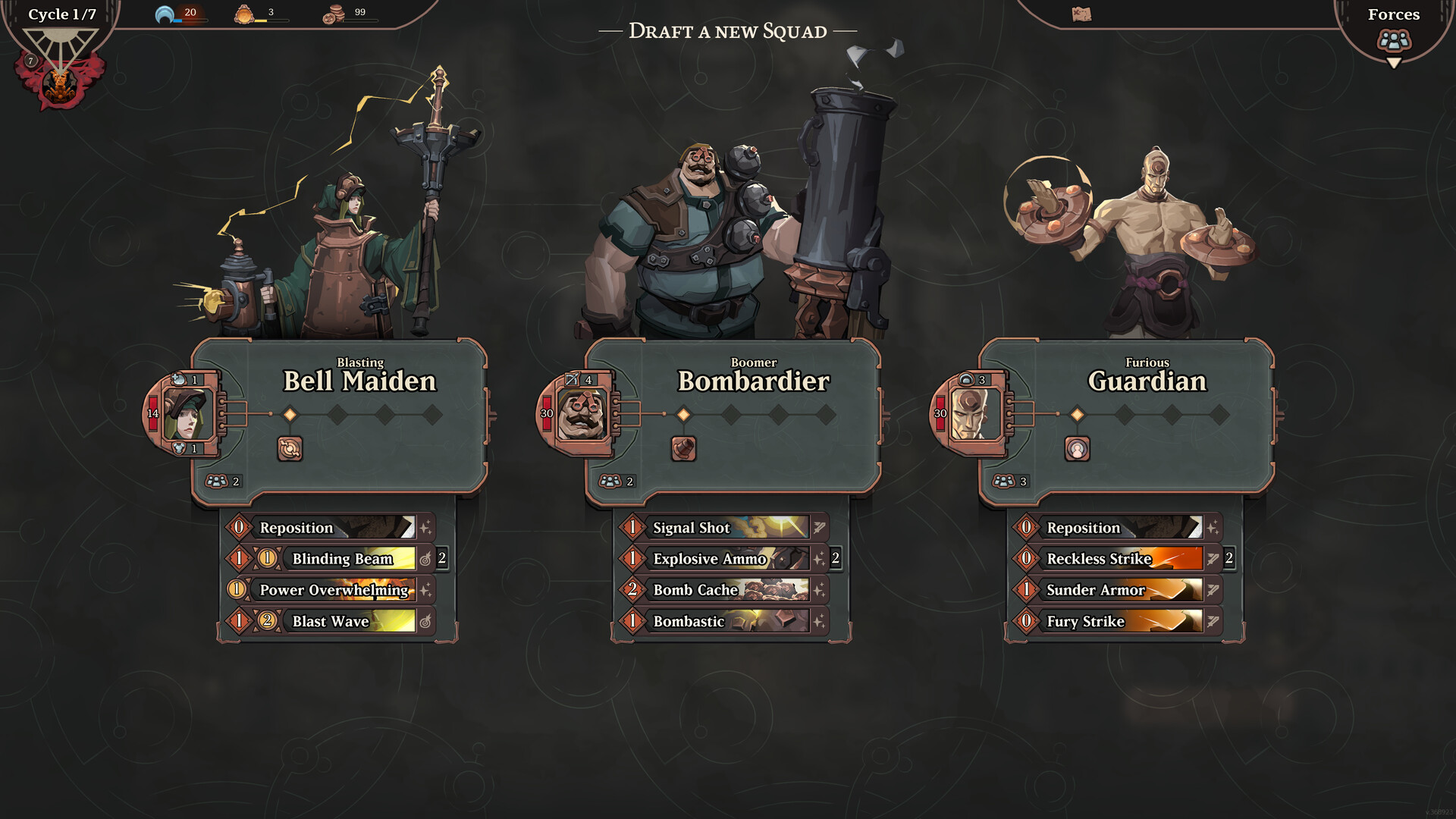
Task: Select the Furious Guardian squad
Action: (1147, 381)
